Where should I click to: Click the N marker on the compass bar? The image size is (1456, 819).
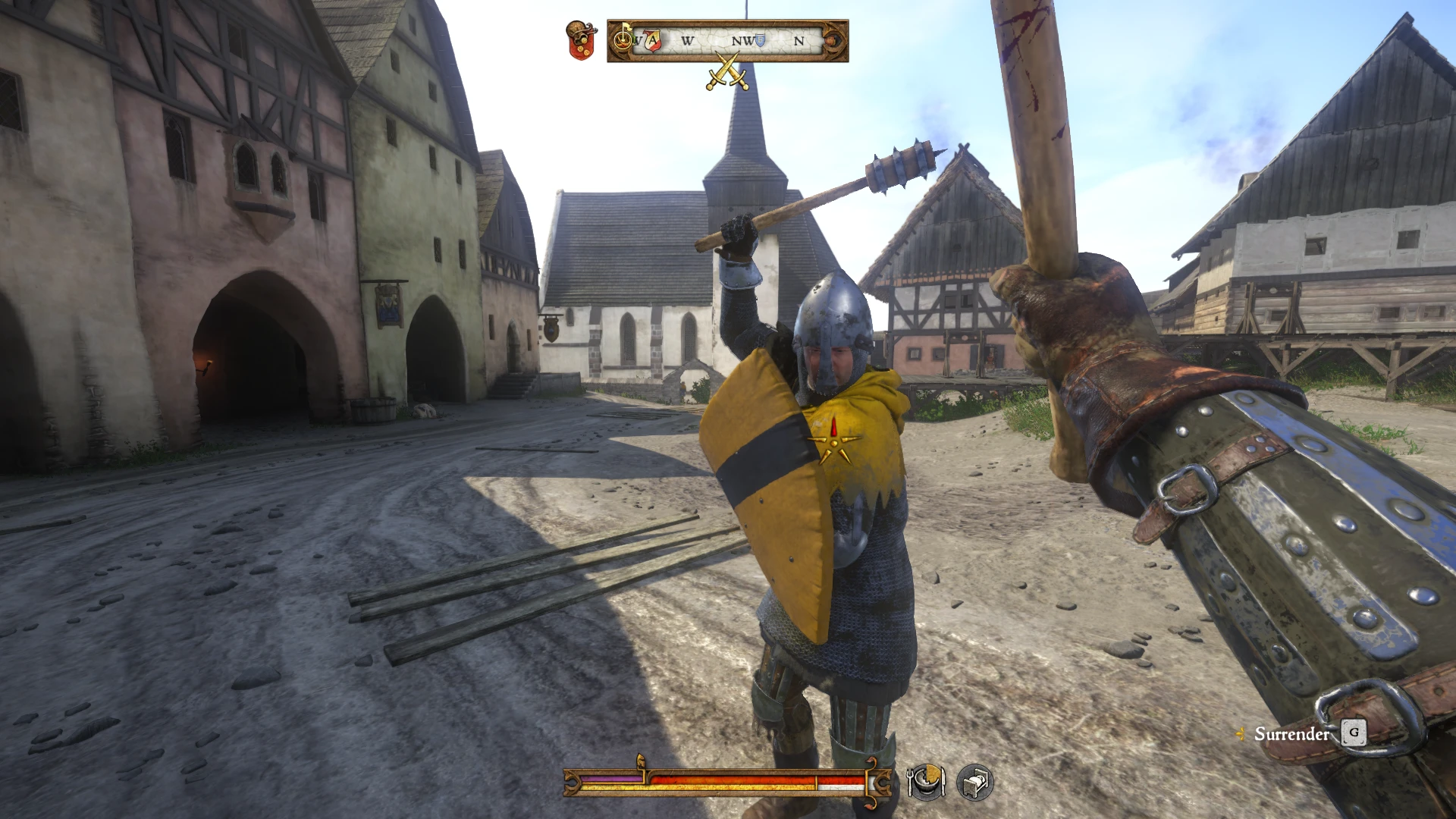point(799,39)
